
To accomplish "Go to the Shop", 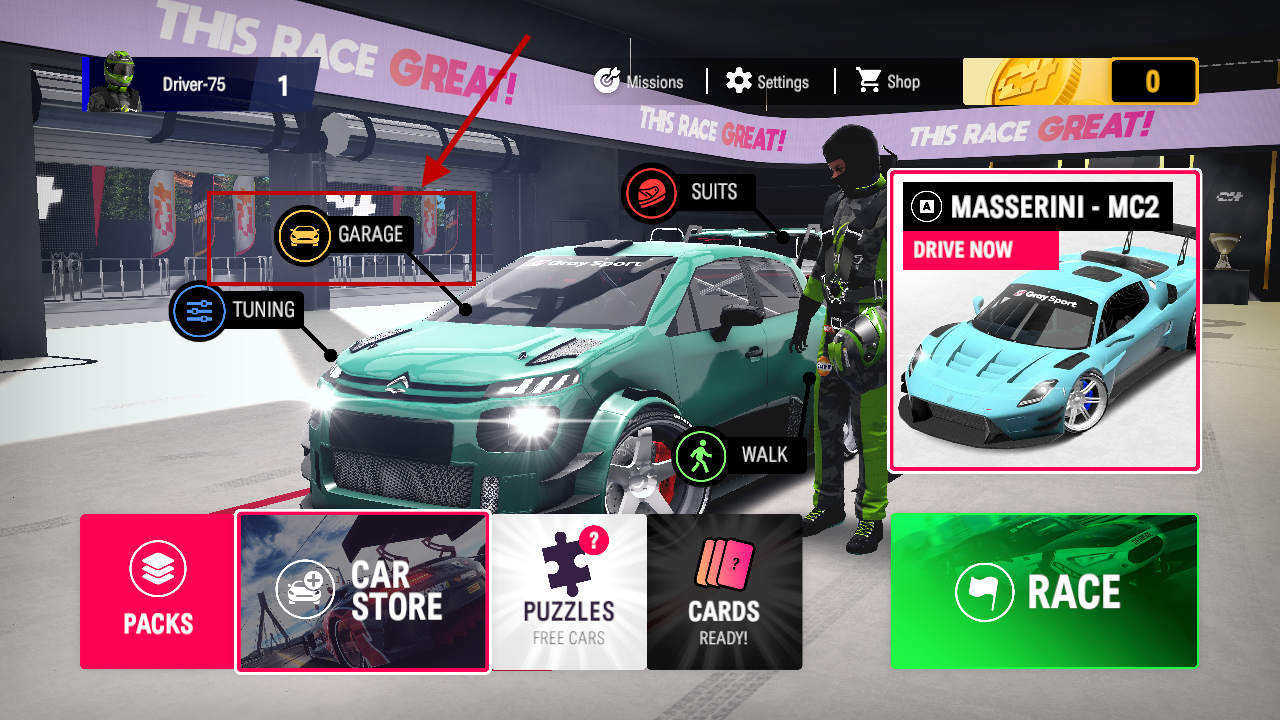I will [x=888, y=82].
